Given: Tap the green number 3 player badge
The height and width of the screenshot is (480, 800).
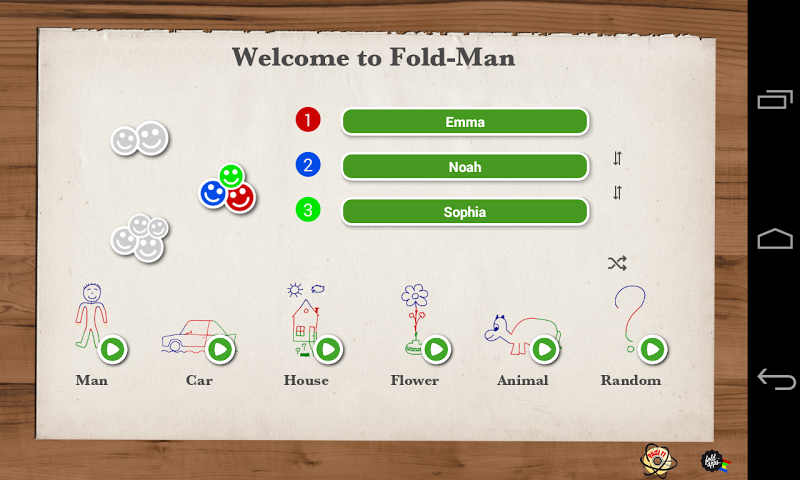Looking at the screenshot, I should (x=308, y=210).
